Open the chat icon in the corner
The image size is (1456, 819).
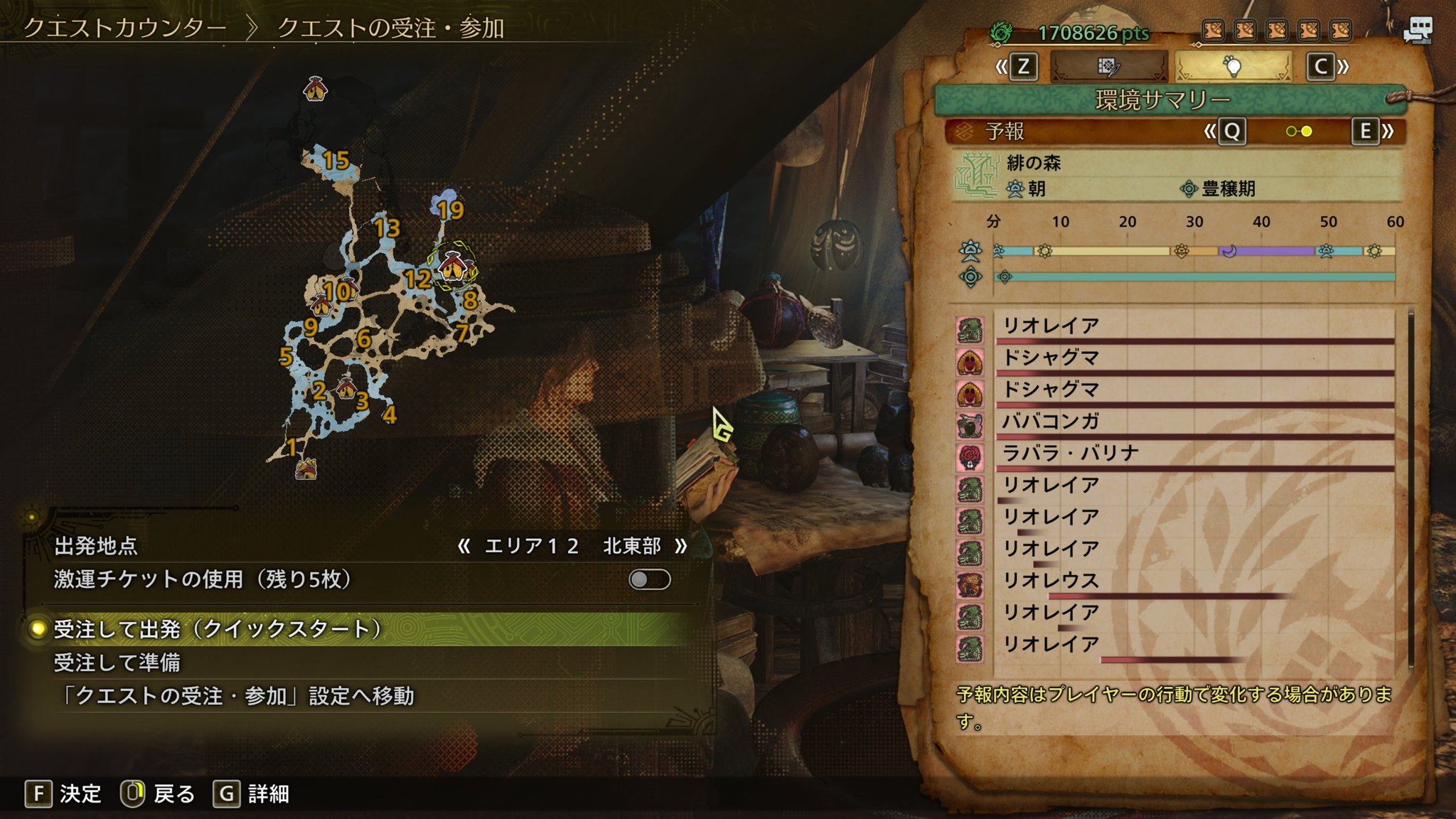coord(1417,31)
